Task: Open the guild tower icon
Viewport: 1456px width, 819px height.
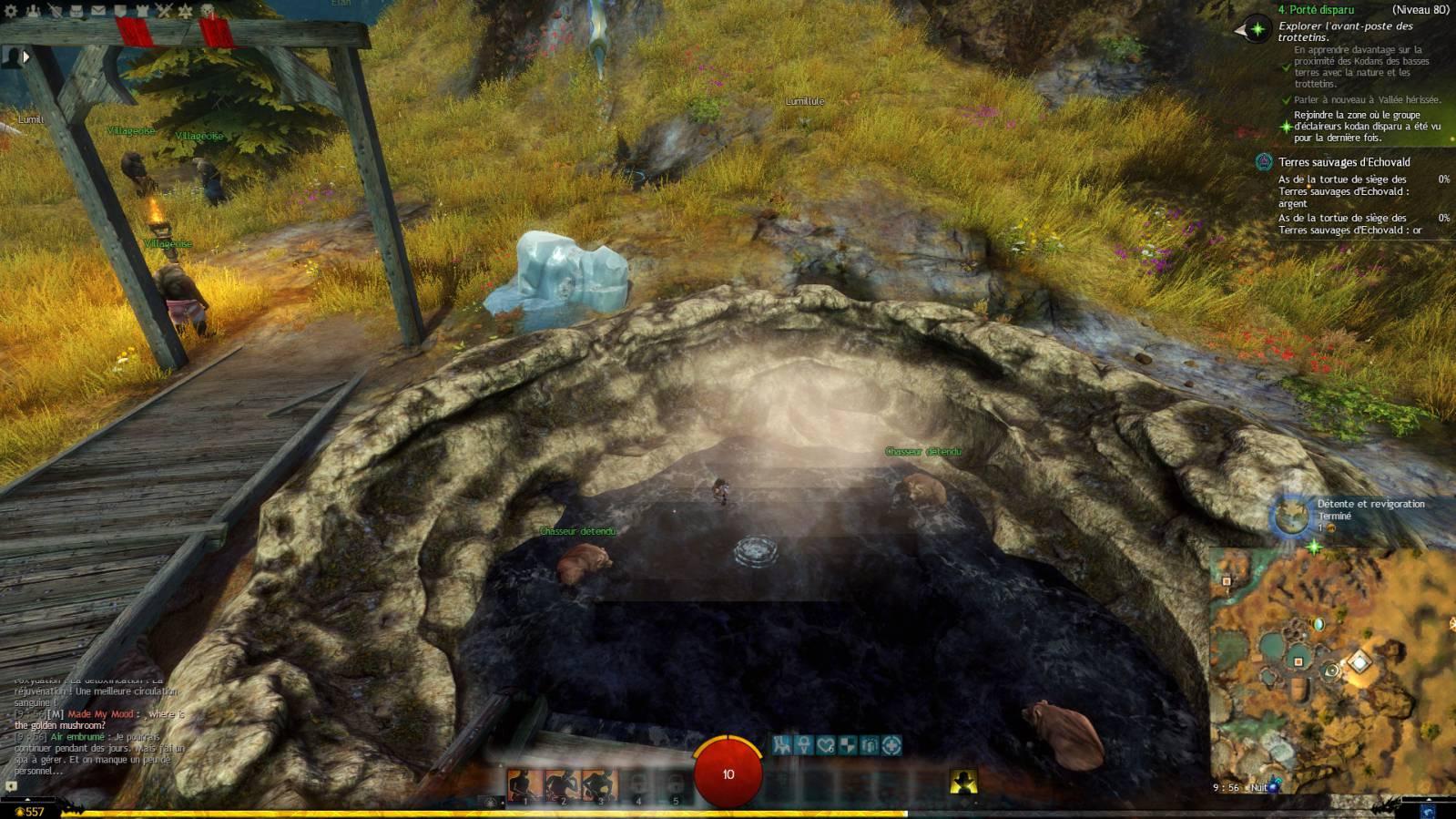Action: (x=141, y=12)
